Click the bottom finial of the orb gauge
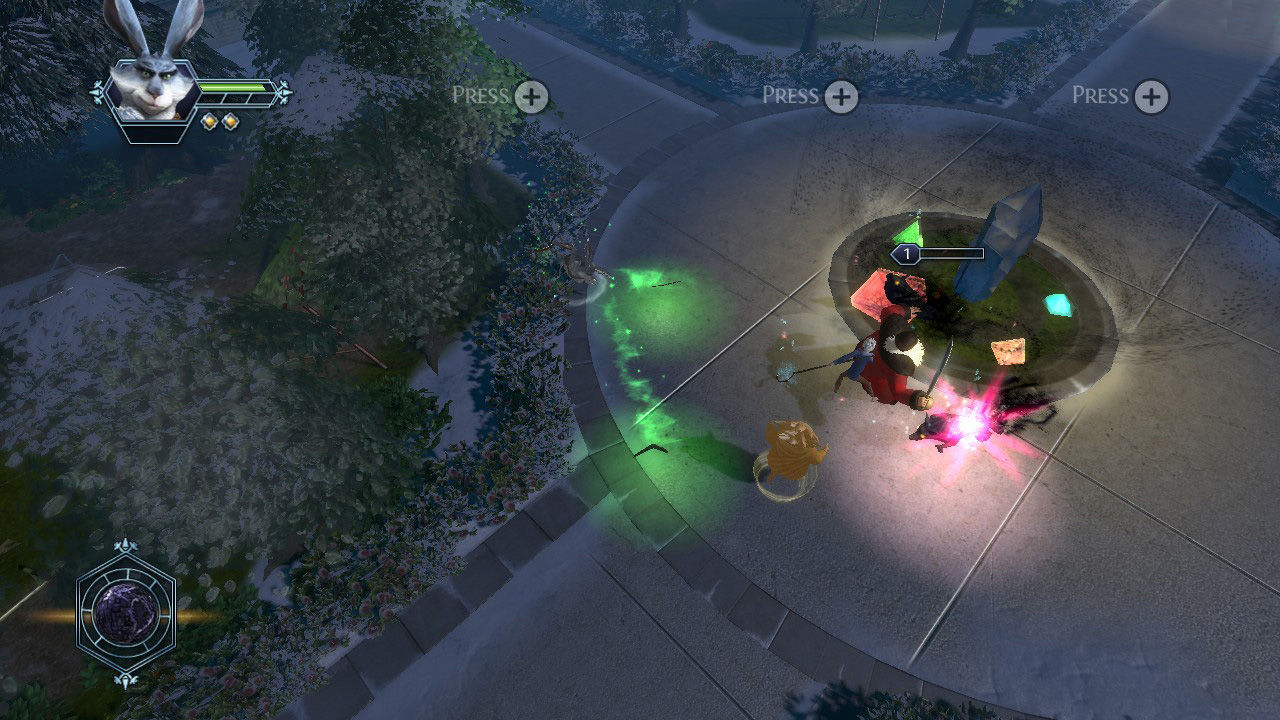This screenshot has width=1280, height=720. 124,679
